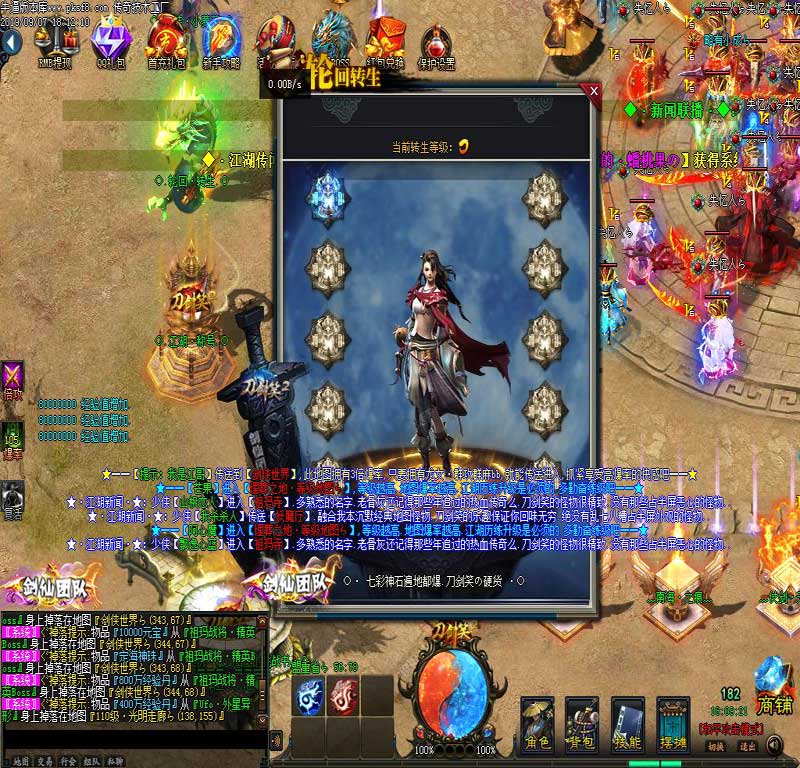Viewport: 800px width, 768px height.
Task: Open the RMB提现 withdrawal icon
Action: point(55,40)
